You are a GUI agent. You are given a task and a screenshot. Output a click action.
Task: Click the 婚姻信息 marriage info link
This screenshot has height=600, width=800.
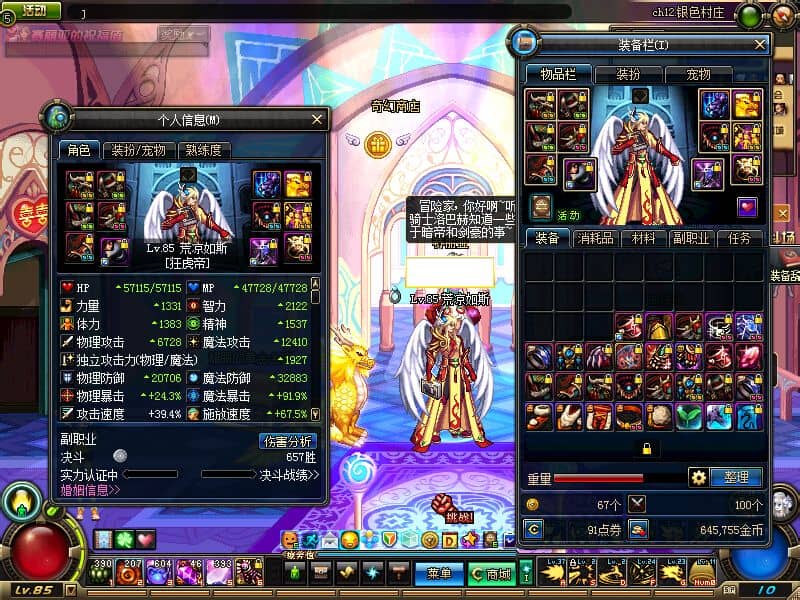tap(90, 490)
